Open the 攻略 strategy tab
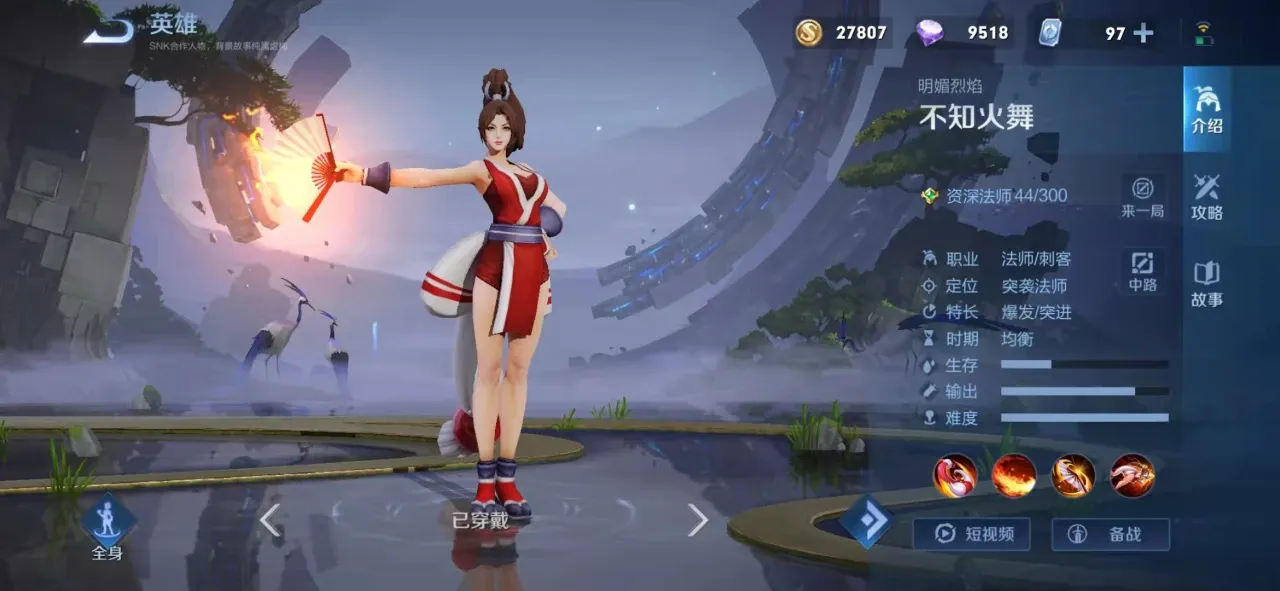The width and height of the screenshot is (1280, 591). (1207, 196)
